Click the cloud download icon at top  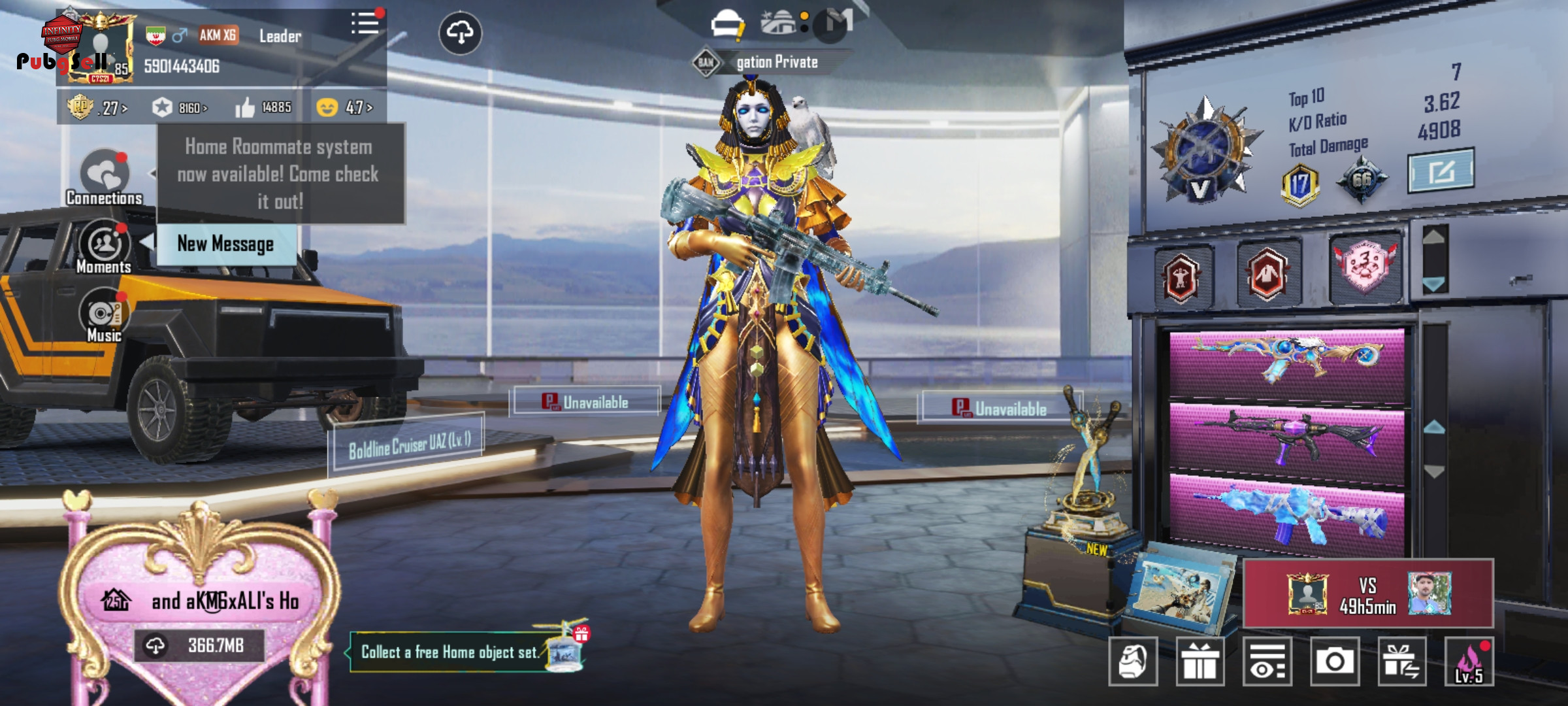coord(461,33)
